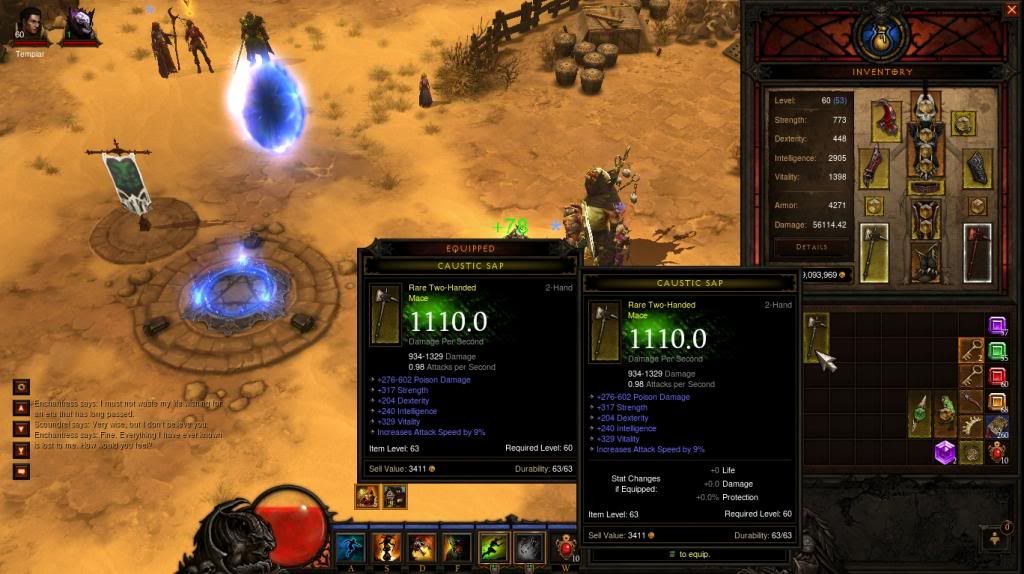Choose the equipped boots slot
This screenshot has height=574, width=1024.
926,264
